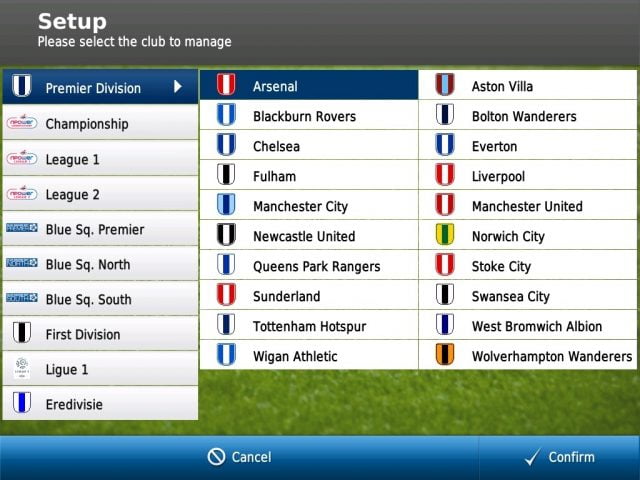Image resolution: width=640 pixels, height=480 pixels.
Task: Switch to League 1 division
Action: click(99, 159)
